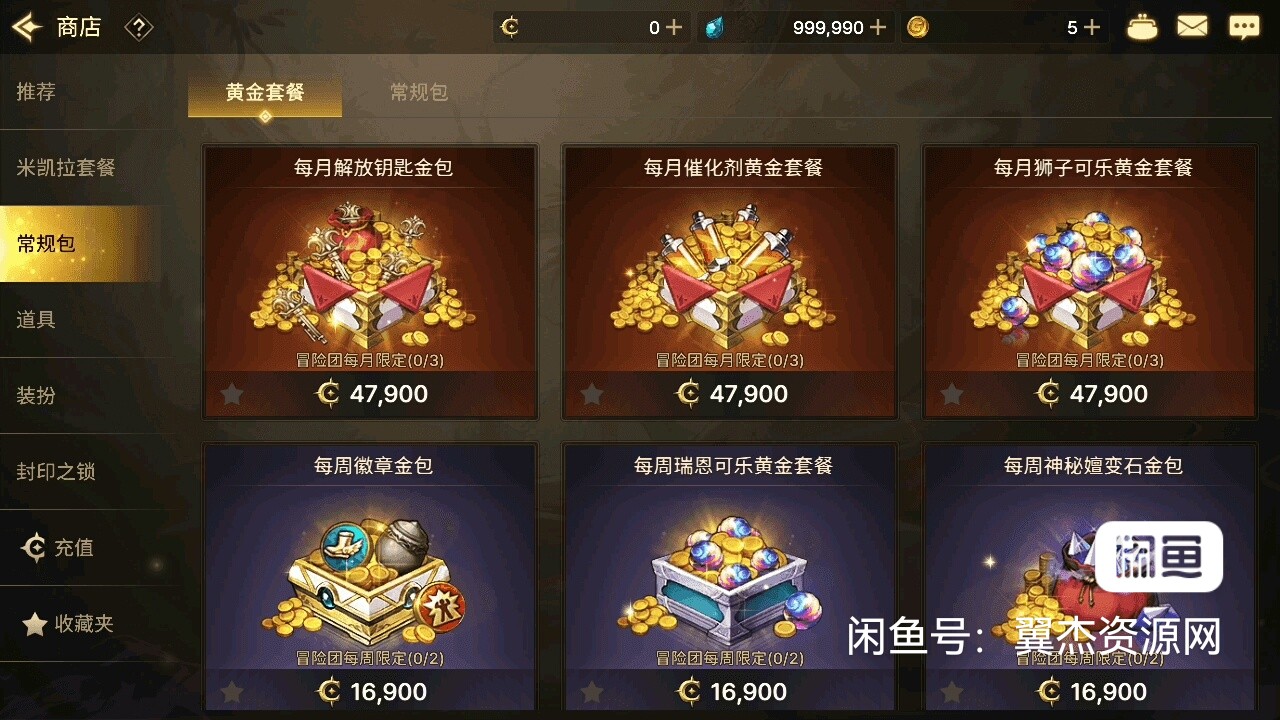The height and width of the screenshot is (720, 1280).
Task: Open the coin purse icon
Action: pos(1142,27)
